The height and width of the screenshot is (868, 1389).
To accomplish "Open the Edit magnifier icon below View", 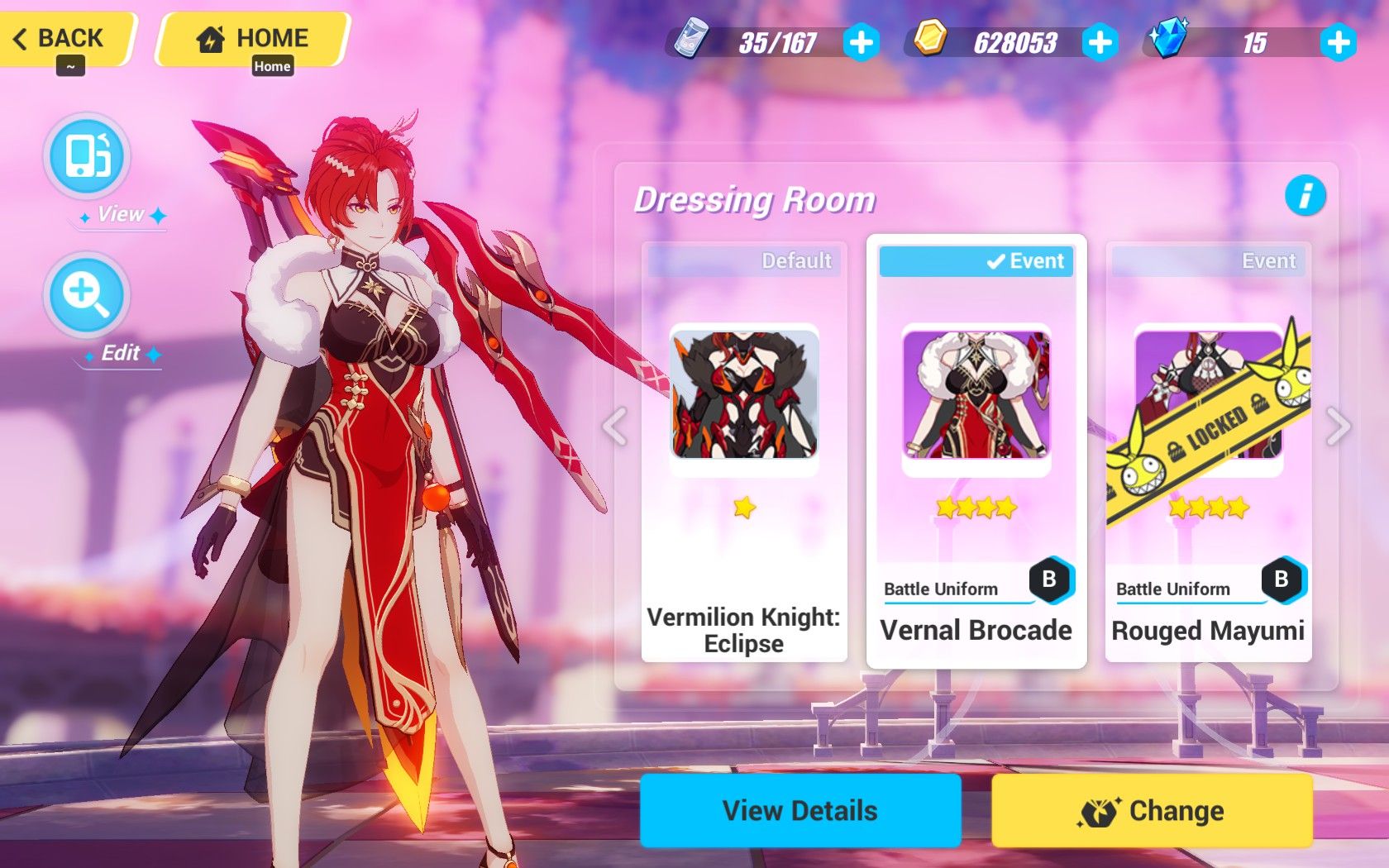I will [x=87, y=295].
